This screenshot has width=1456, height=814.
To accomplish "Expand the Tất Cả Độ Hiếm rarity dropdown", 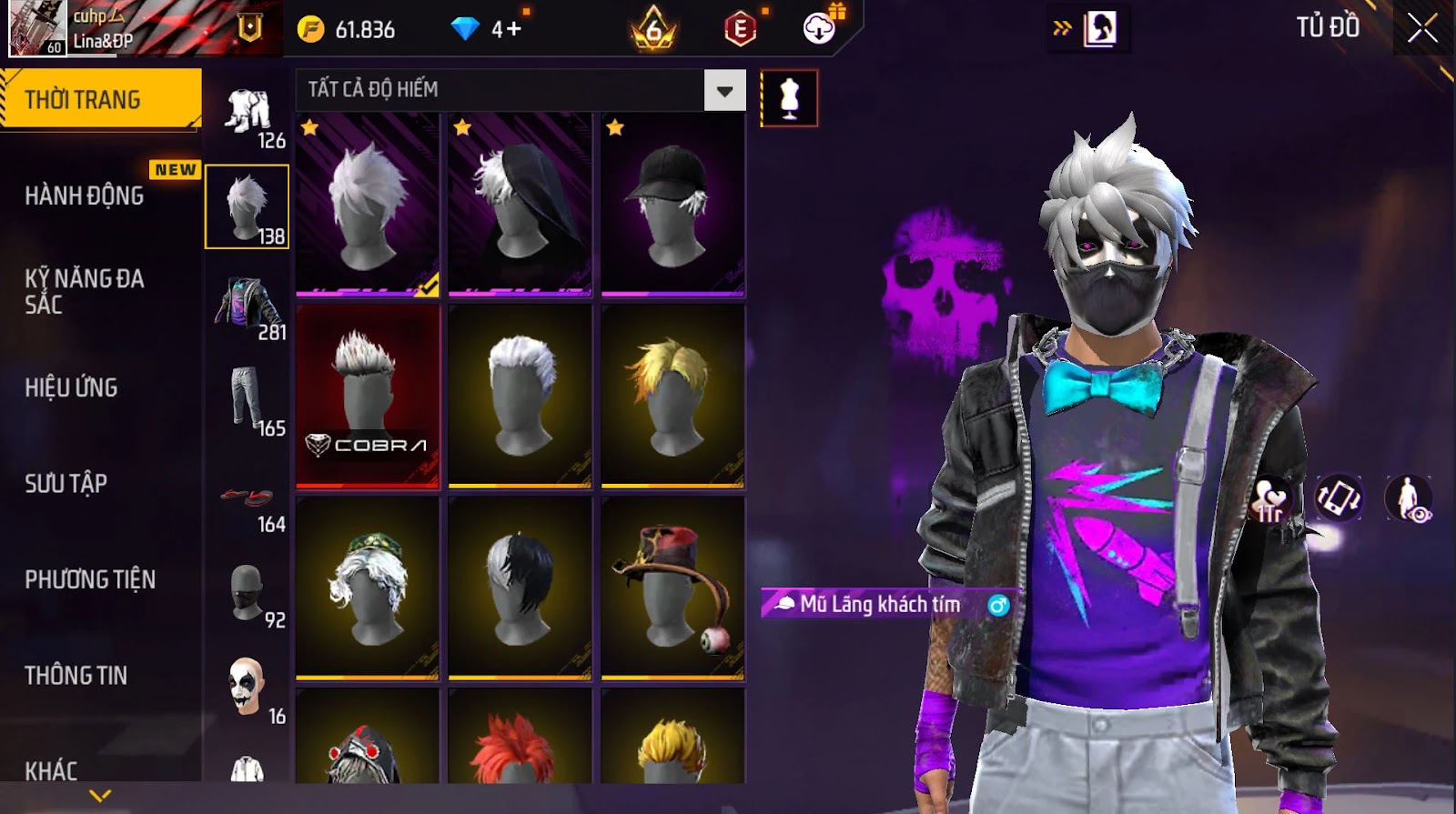I will point(724,91).
